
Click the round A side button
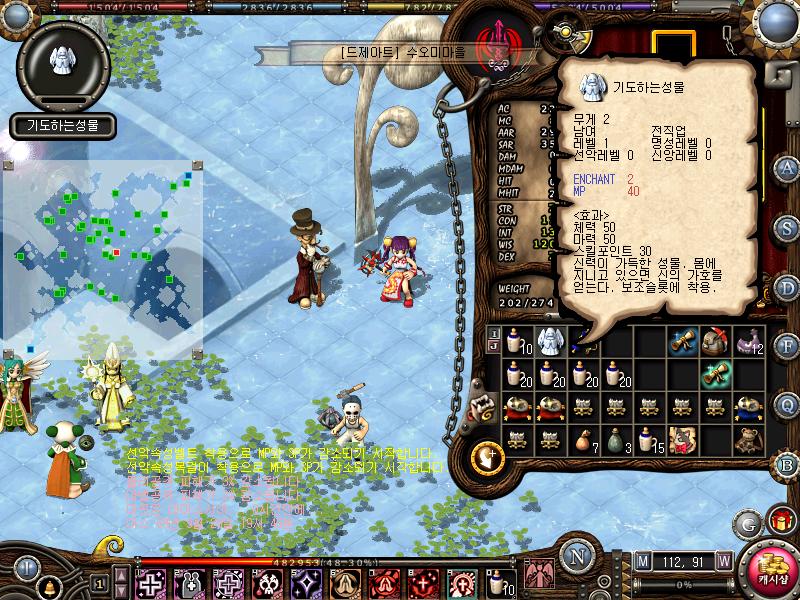(788, 167)
